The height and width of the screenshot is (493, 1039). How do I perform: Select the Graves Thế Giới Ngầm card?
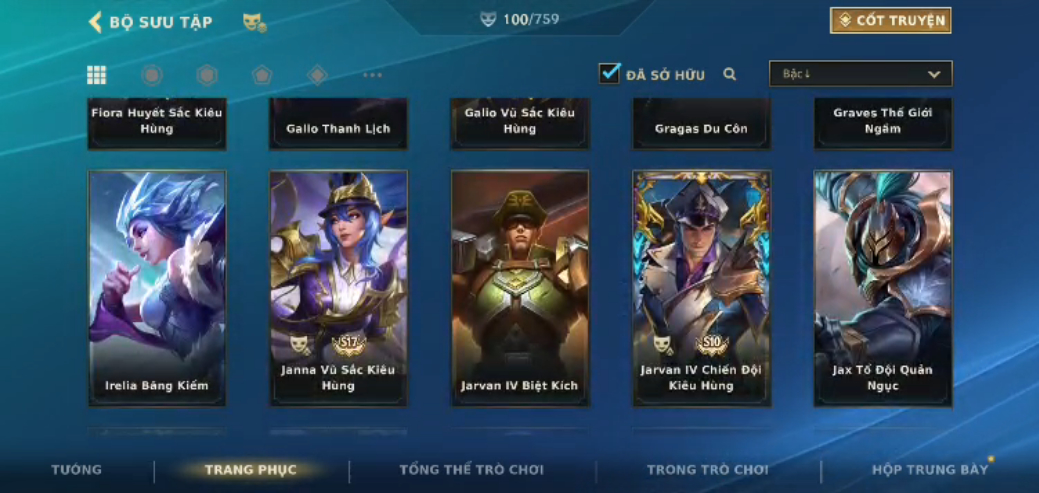pyautogui.click(x=883, y=123)
